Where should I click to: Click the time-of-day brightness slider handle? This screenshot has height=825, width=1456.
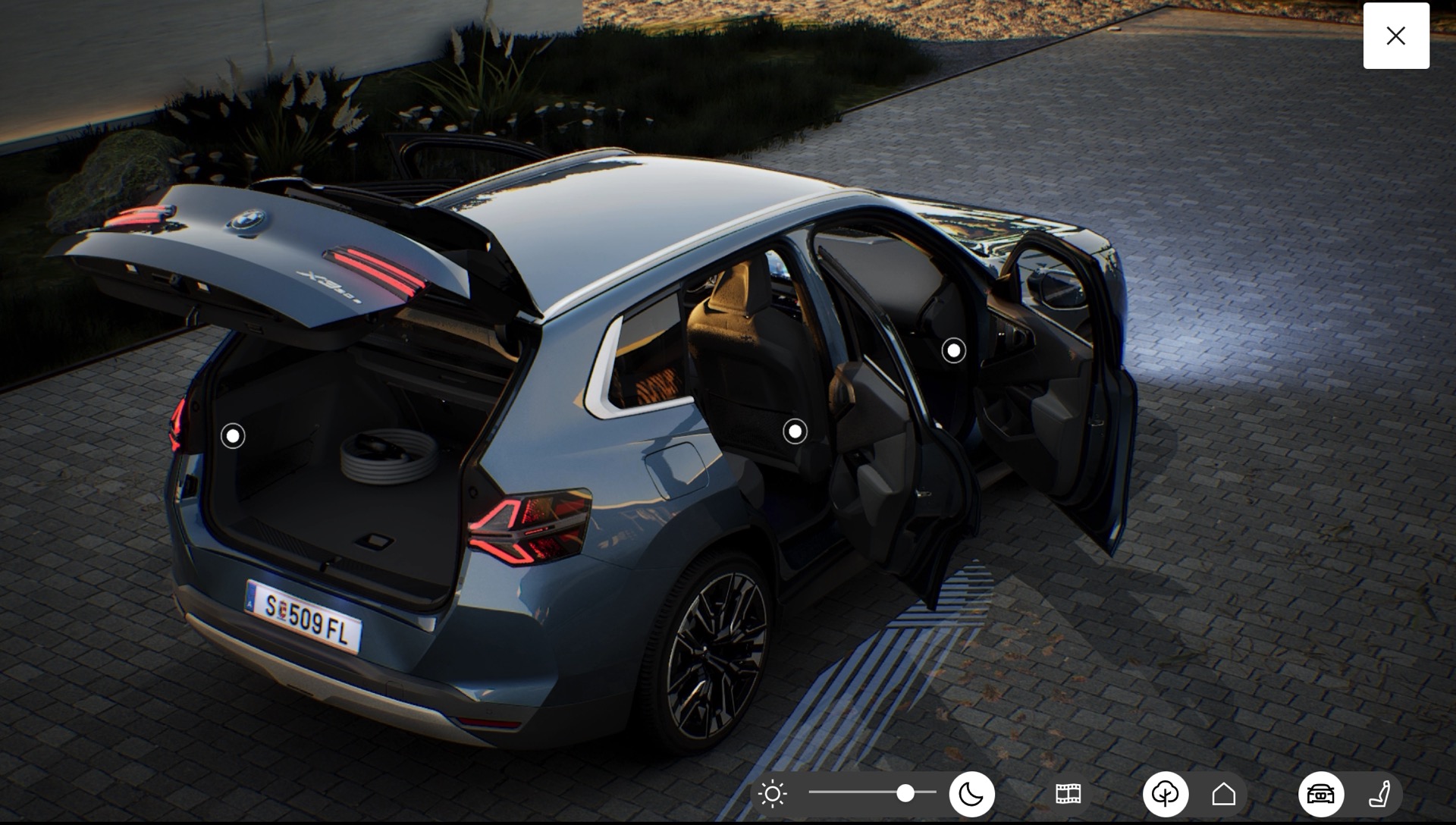(x=905, y=793)
